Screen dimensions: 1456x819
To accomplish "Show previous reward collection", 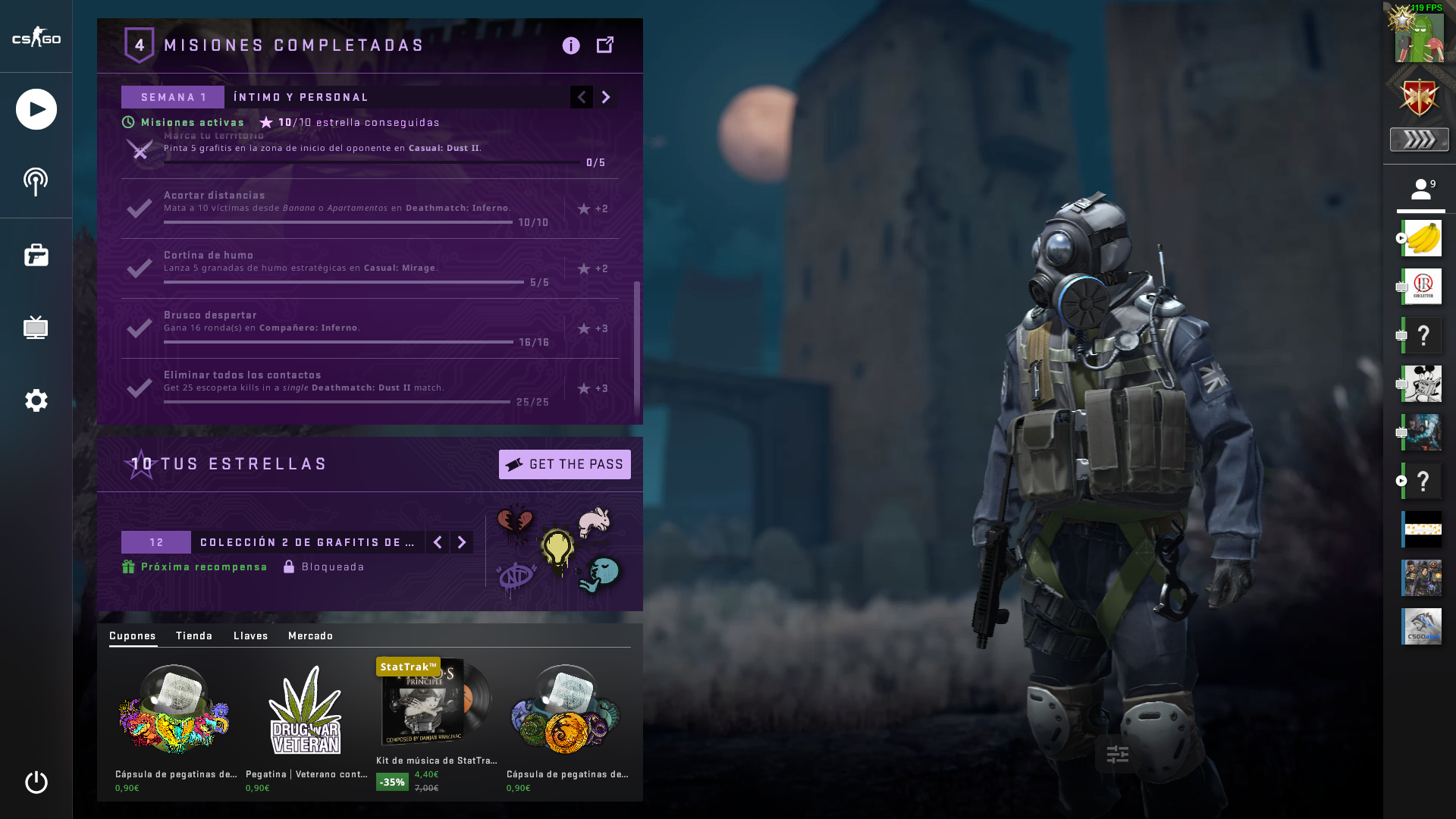I will 438,542.
